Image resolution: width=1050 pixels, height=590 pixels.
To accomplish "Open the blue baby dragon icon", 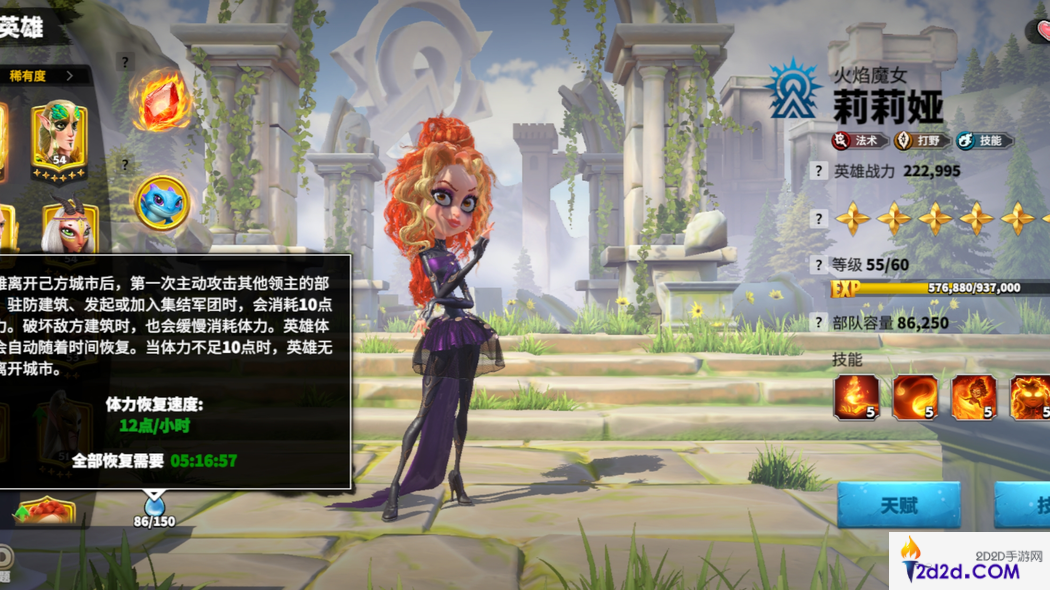I will coord(161,204).
